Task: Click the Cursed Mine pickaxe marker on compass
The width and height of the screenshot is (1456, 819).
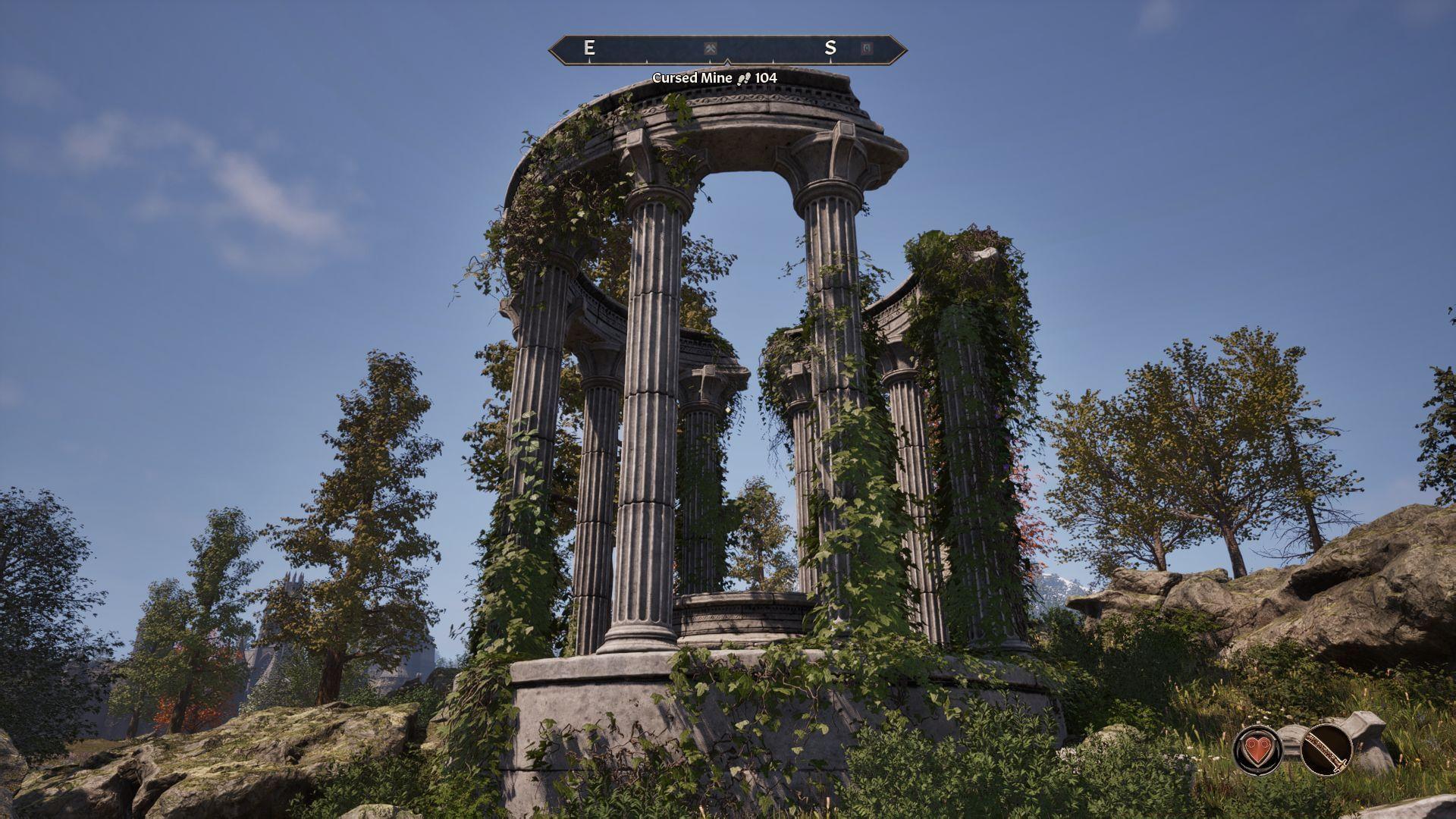Action: (x=711, y=49)
